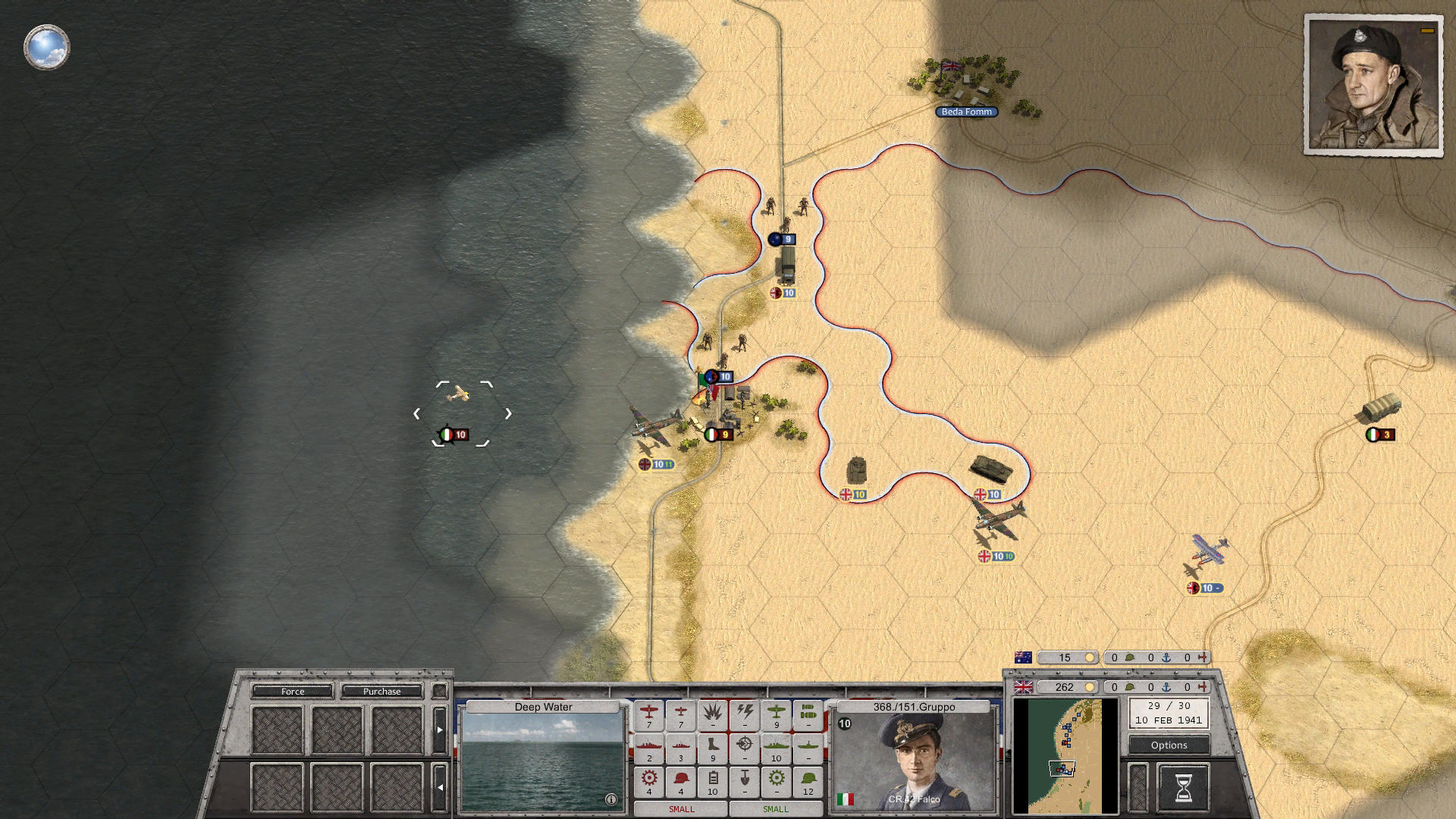Open the Purchase panel

[x=381, y=691]
